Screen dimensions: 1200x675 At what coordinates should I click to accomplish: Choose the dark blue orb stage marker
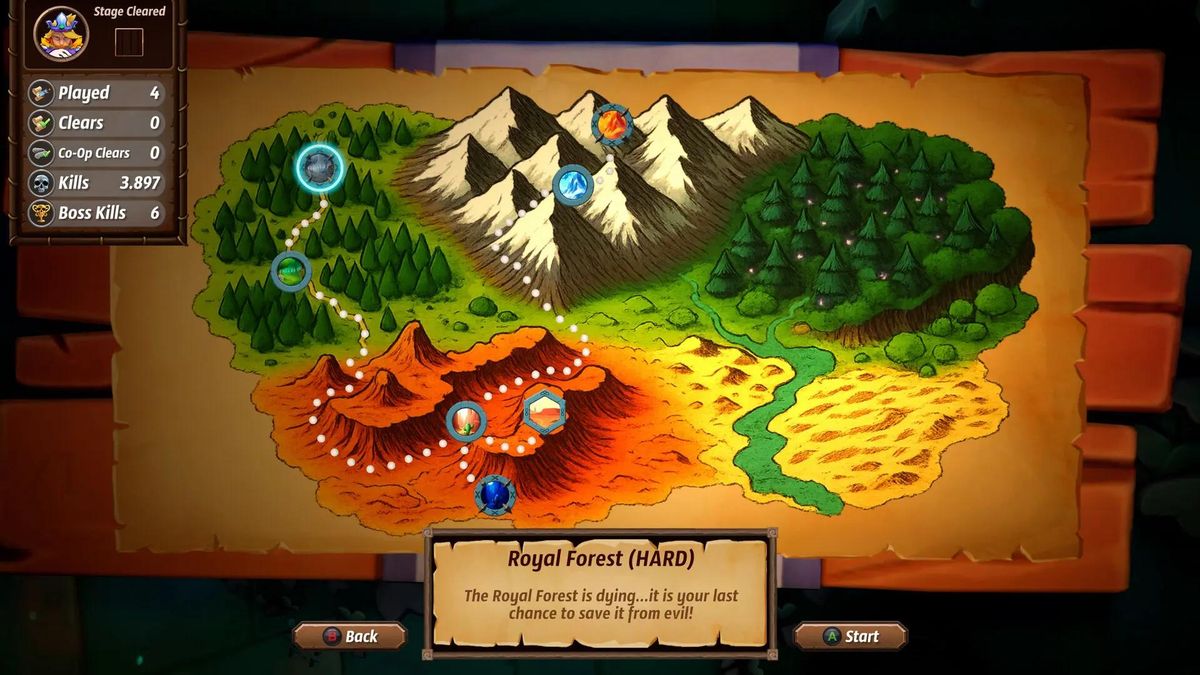pos(495,495)
